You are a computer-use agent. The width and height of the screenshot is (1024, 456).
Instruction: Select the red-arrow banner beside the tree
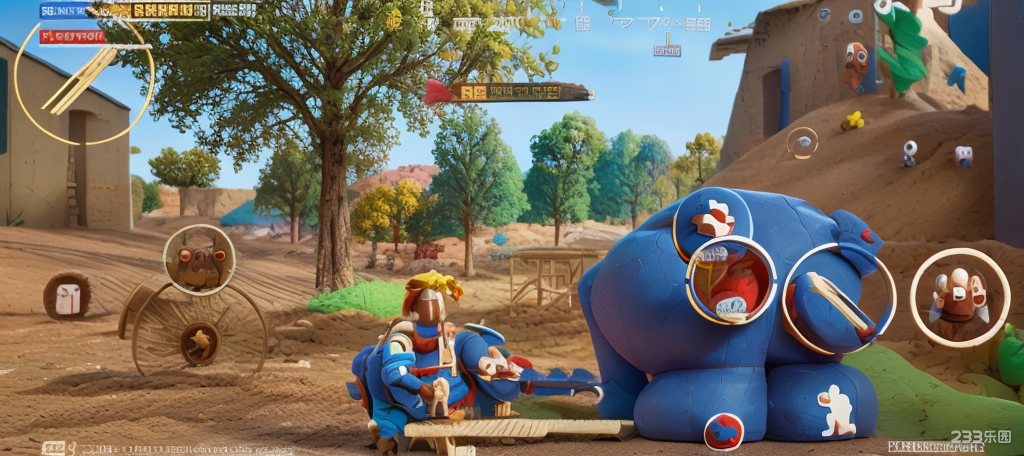click(x=508, y=92)
